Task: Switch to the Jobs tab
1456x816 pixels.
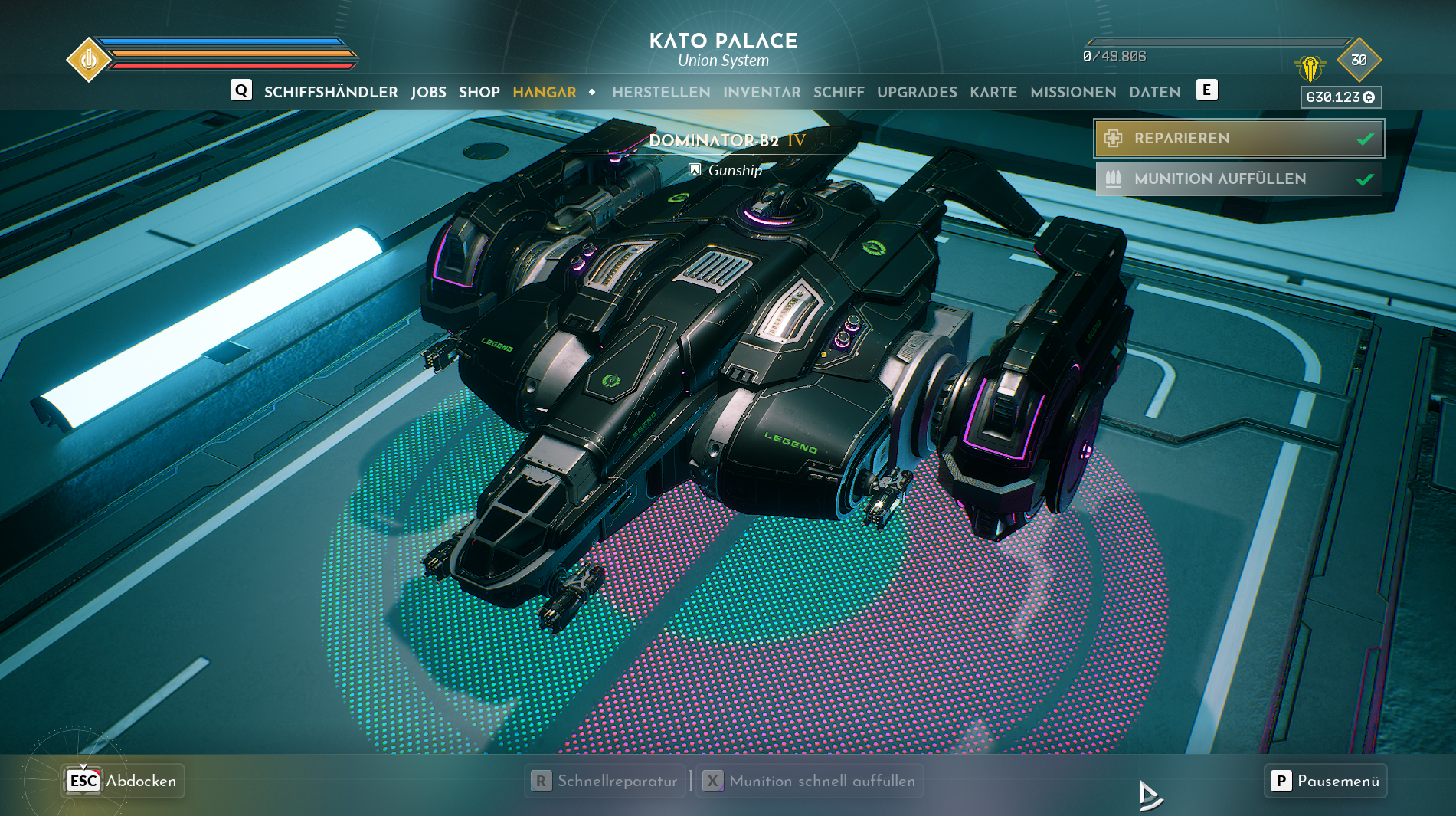Action: [428, 92]
